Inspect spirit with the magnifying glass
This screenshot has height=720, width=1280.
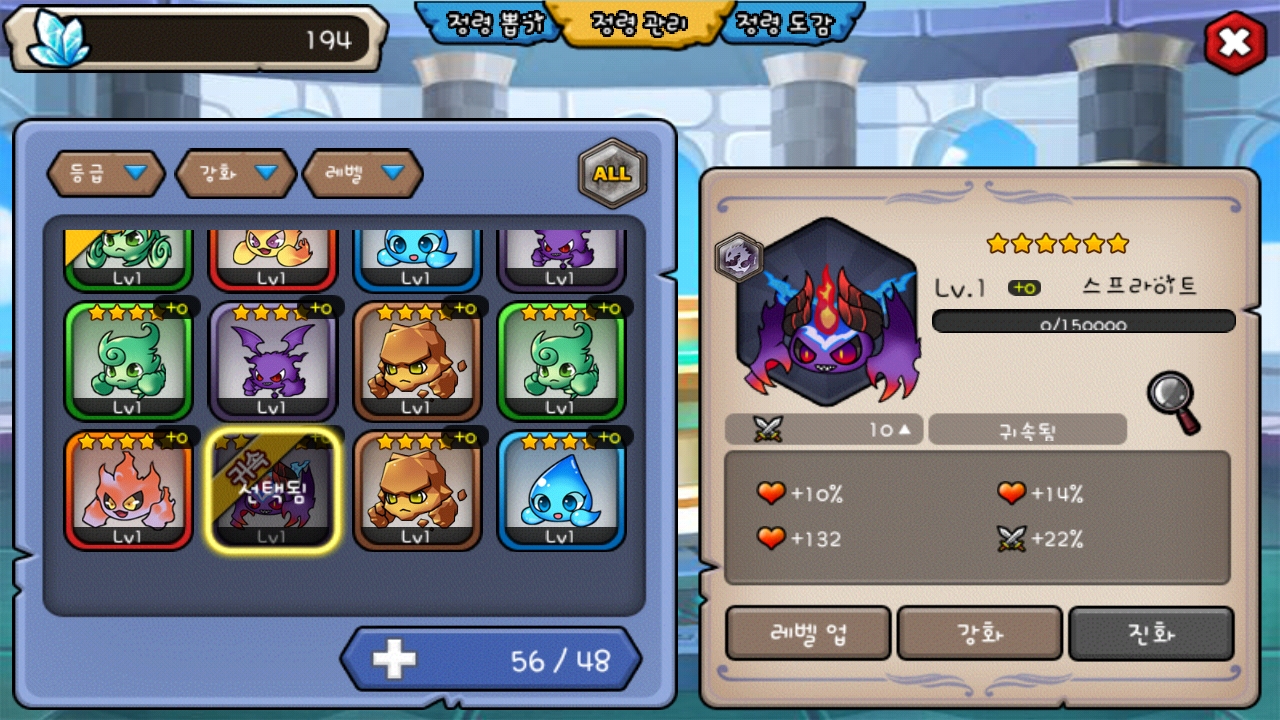(1172, 401)
